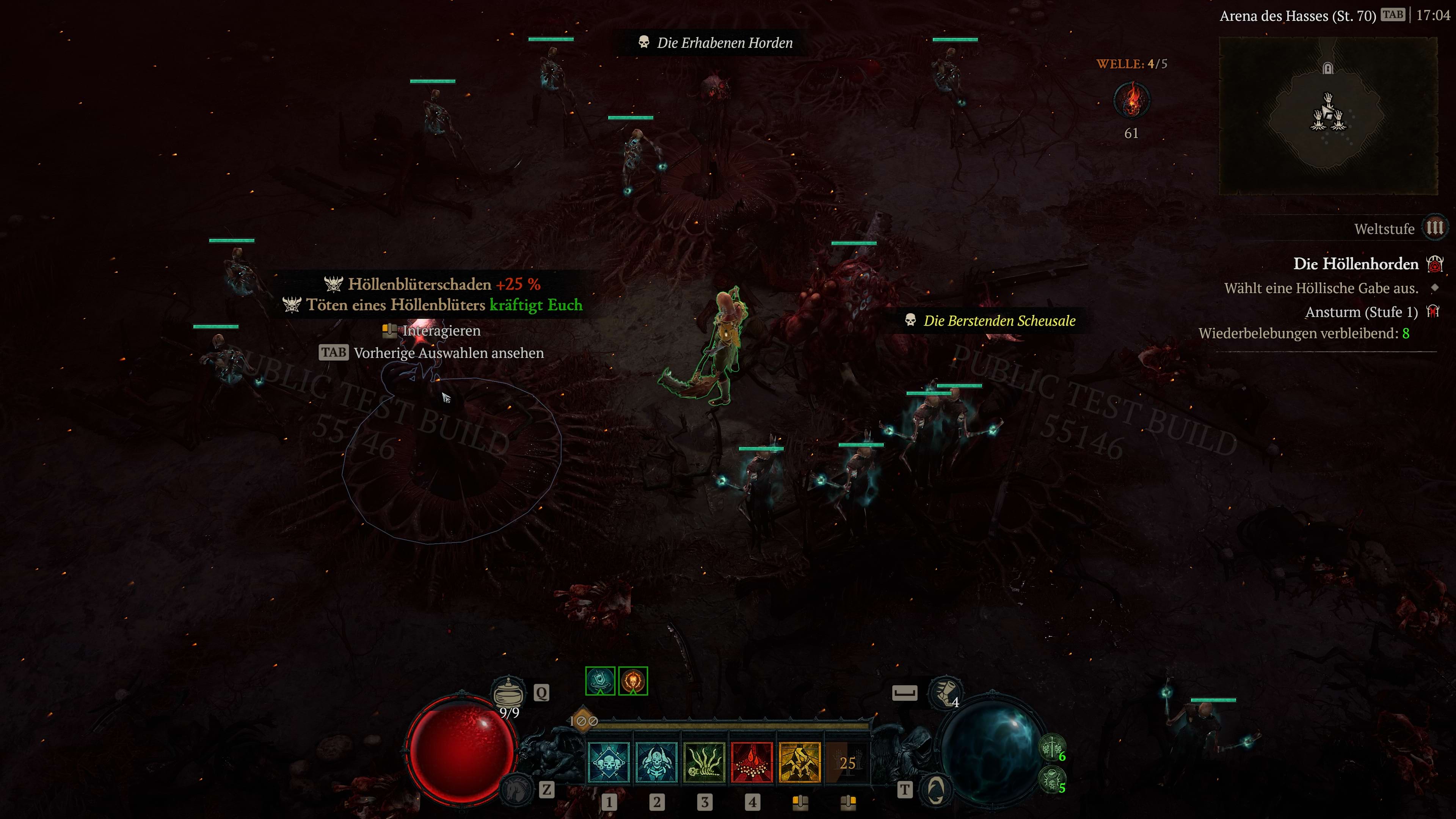Drink the healing potion

pos(508,692)
